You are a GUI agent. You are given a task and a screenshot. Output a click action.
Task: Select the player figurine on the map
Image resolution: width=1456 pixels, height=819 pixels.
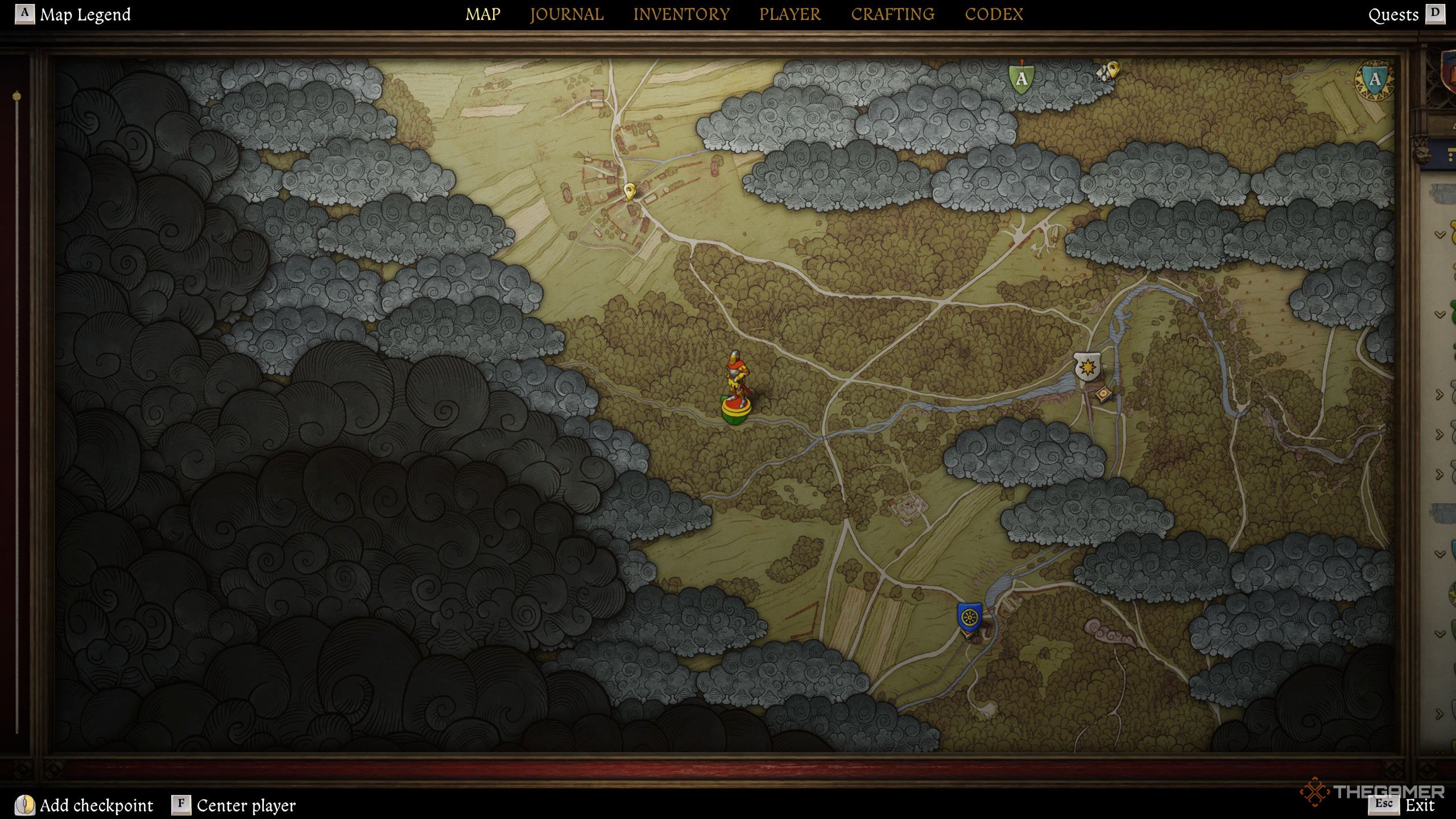[737, 387]
